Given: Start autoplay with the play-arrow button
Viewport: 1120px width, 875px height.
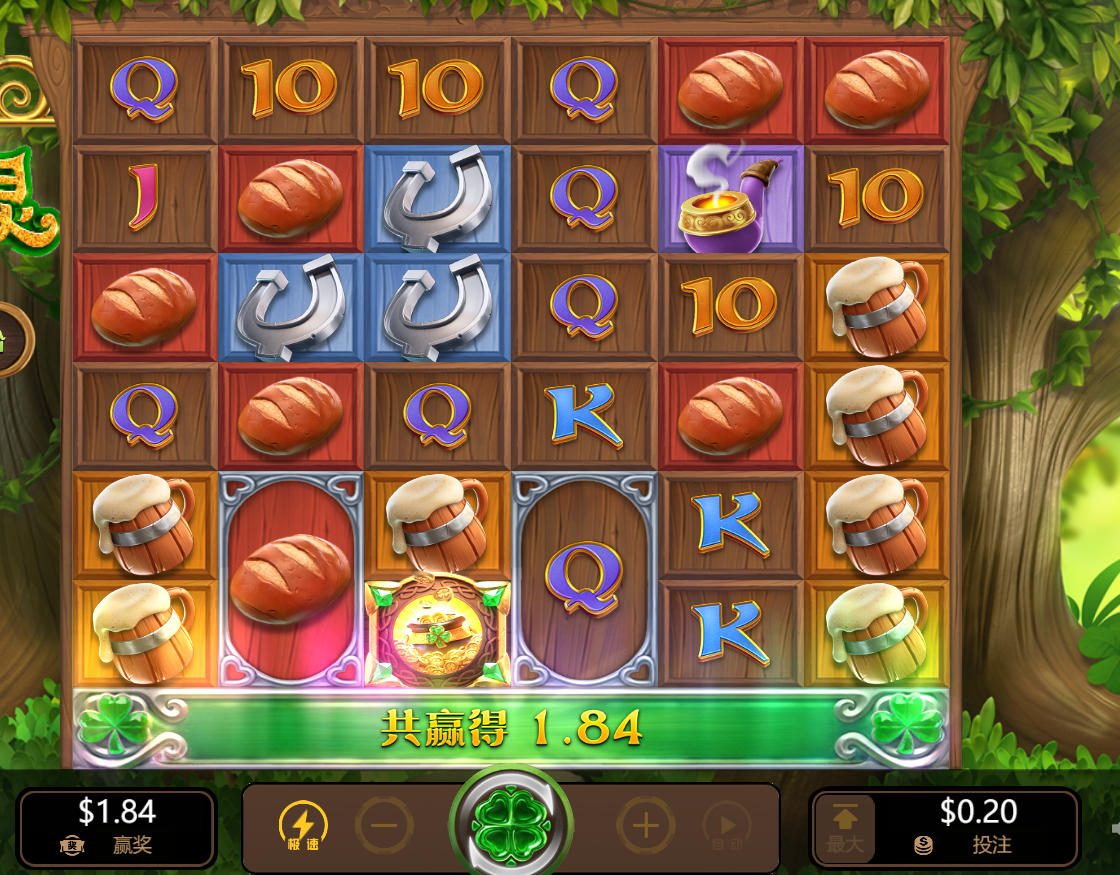Looking at the screenshot, I should 727,826.
